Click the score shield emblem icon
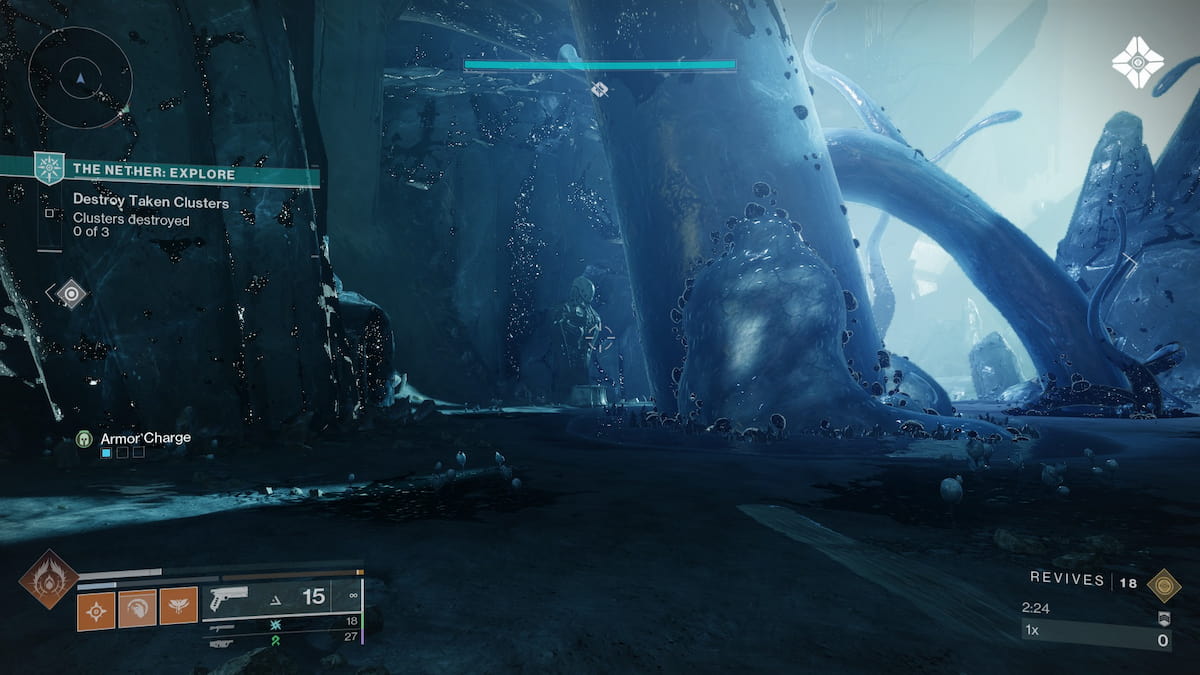 1163,618
